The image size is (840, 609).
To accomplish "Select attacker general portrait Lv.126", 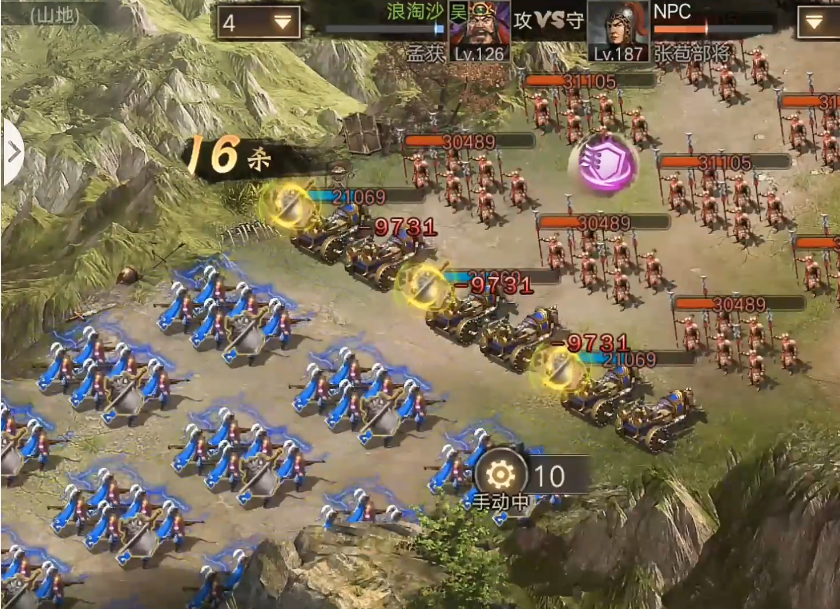I will (480, 31).
